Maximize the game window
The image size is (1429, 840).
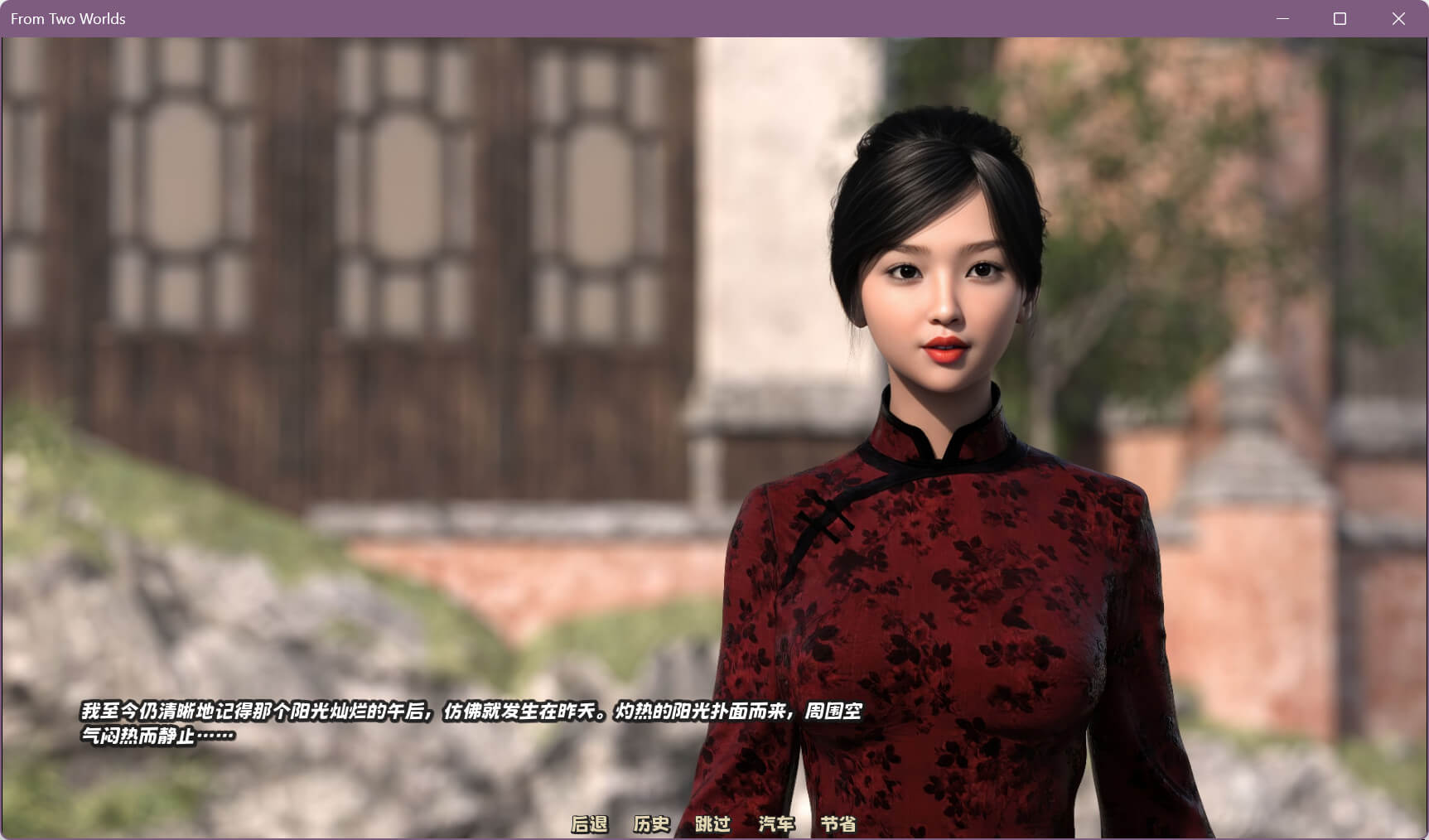tap(1340, 18)
